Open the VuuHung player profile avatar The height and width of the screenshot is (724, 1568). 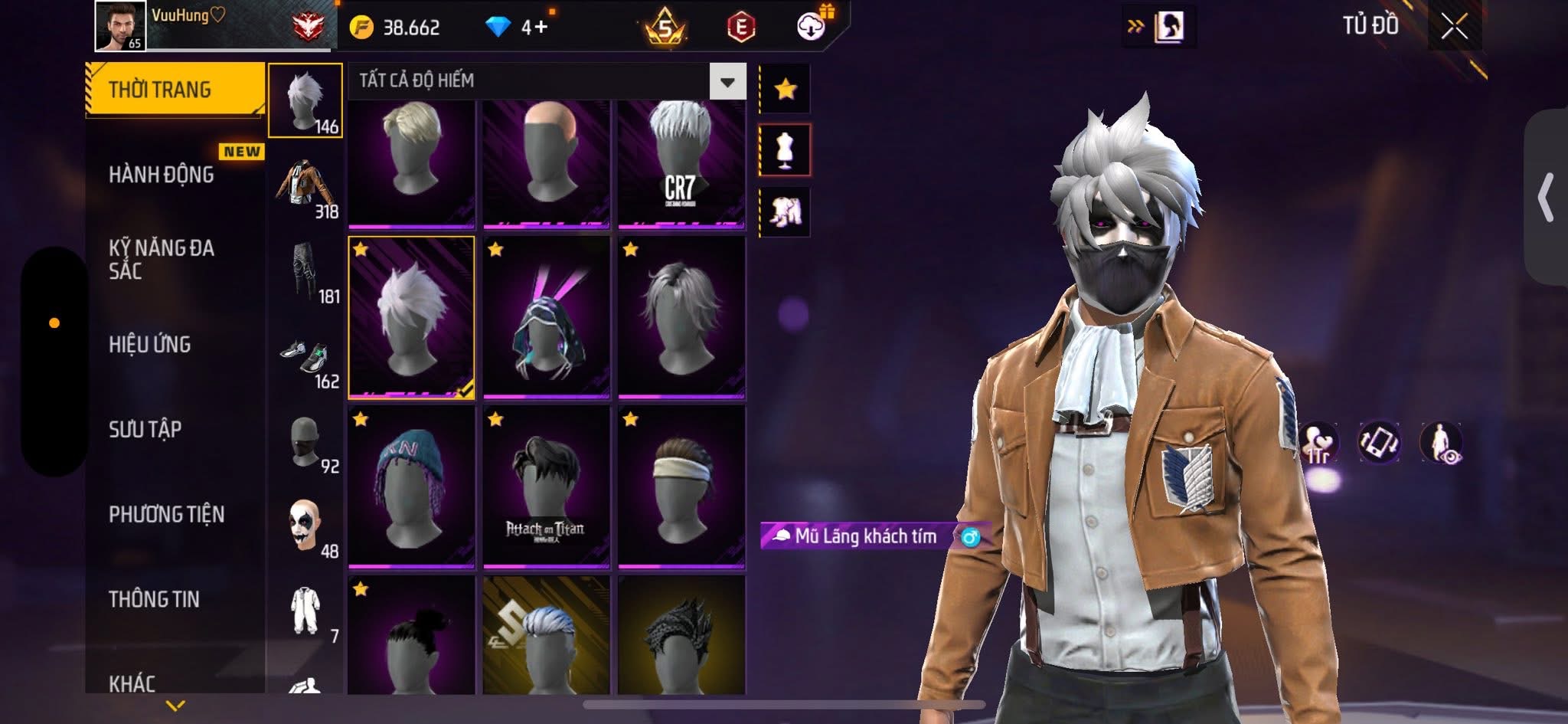120,26
